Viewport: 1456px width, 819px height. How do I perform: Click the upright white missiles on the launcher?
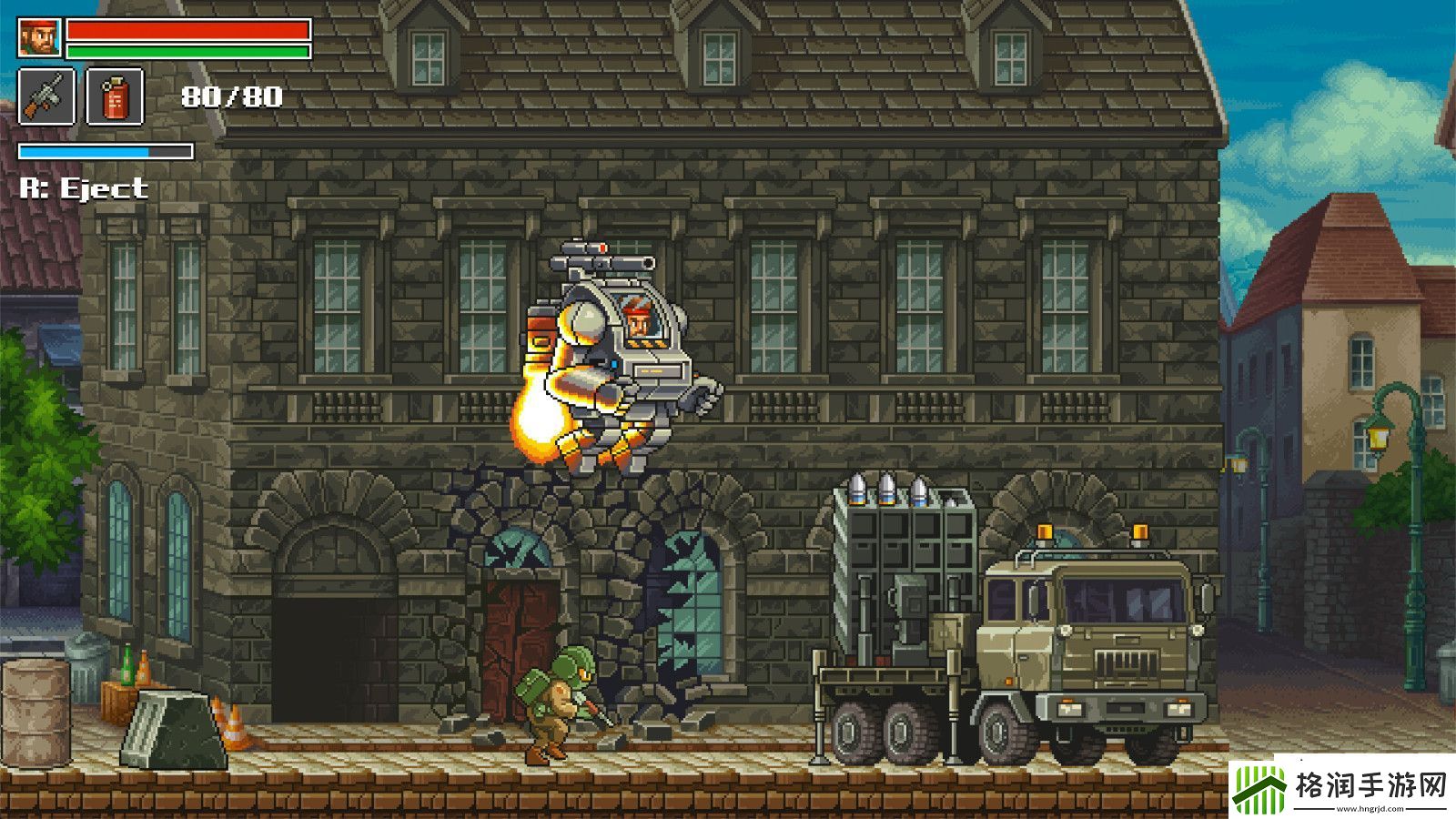[x=887, y=487]
